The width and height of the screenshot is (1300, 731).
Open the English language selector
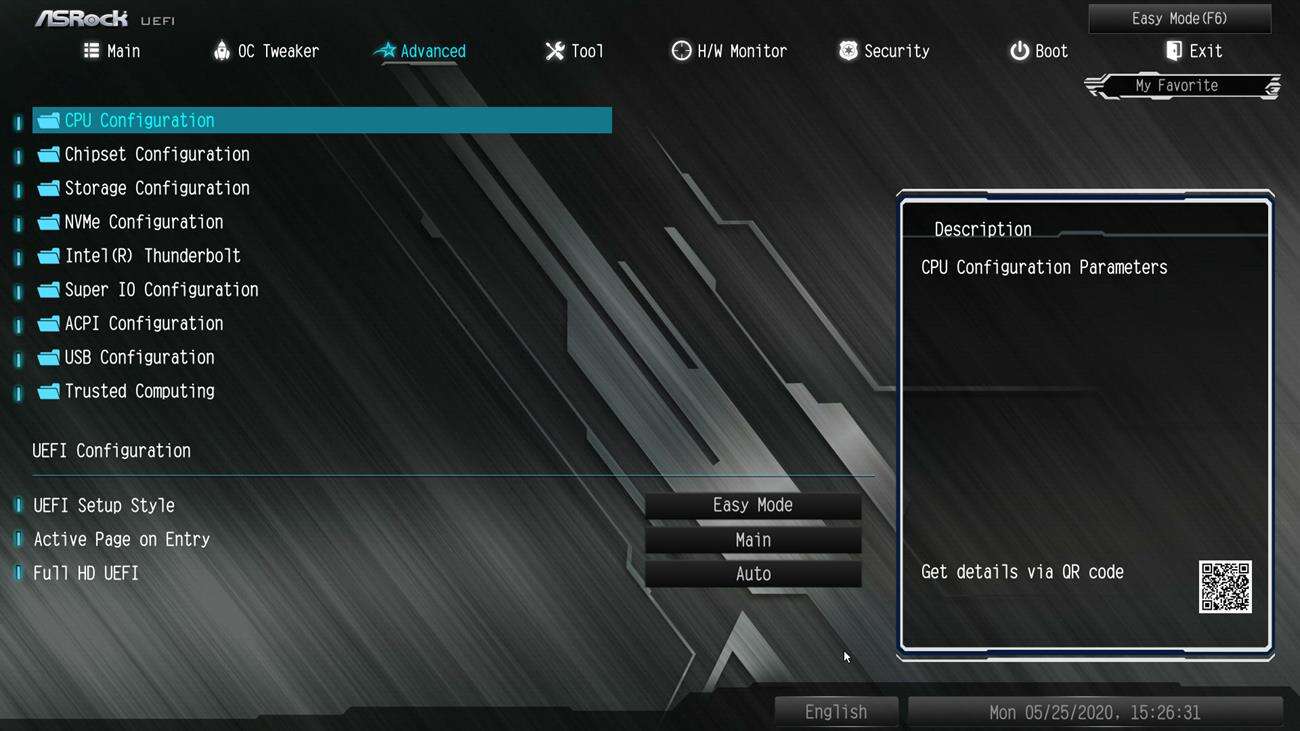pyautogui.click(x=836, y=711)
